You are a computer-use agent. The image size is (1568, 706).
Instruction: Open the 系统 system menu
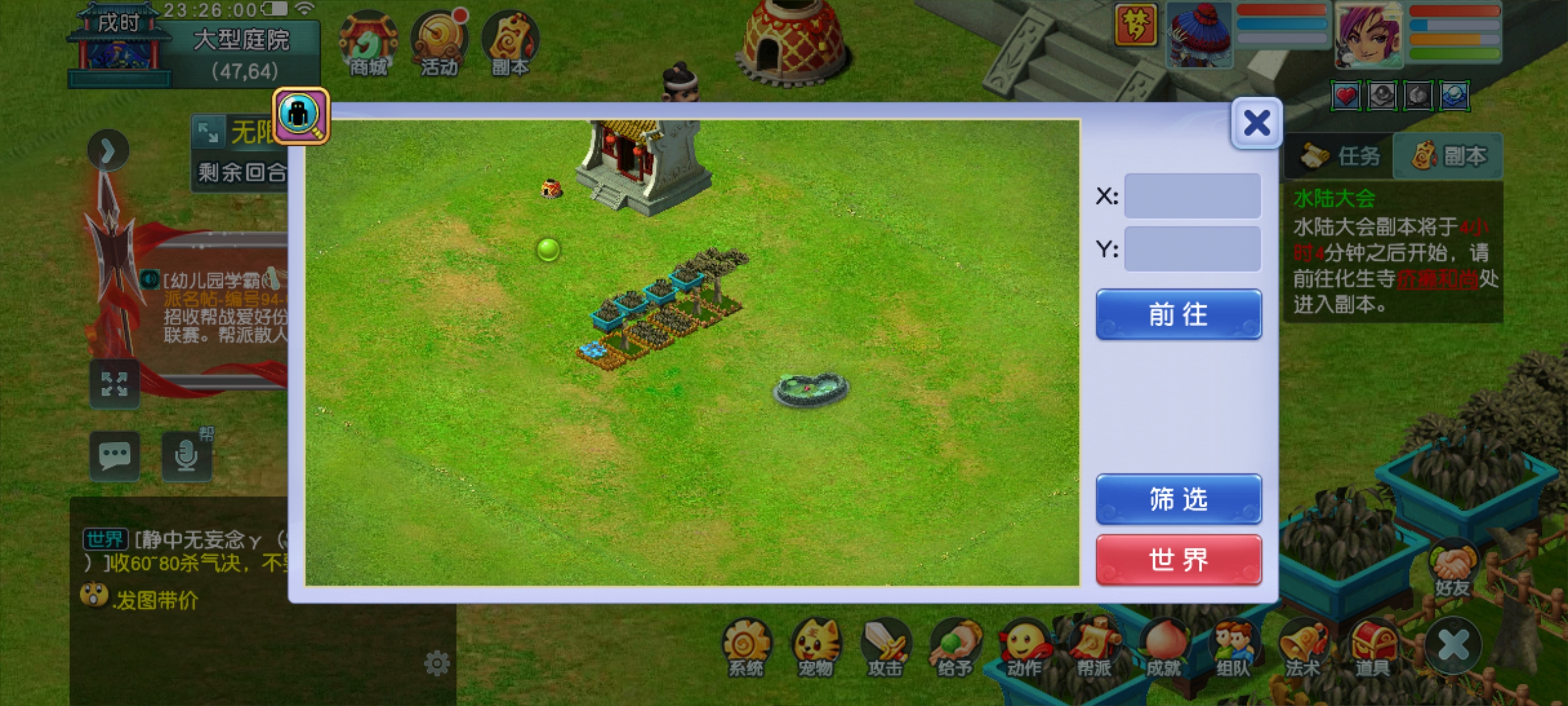tap(746, 648)
